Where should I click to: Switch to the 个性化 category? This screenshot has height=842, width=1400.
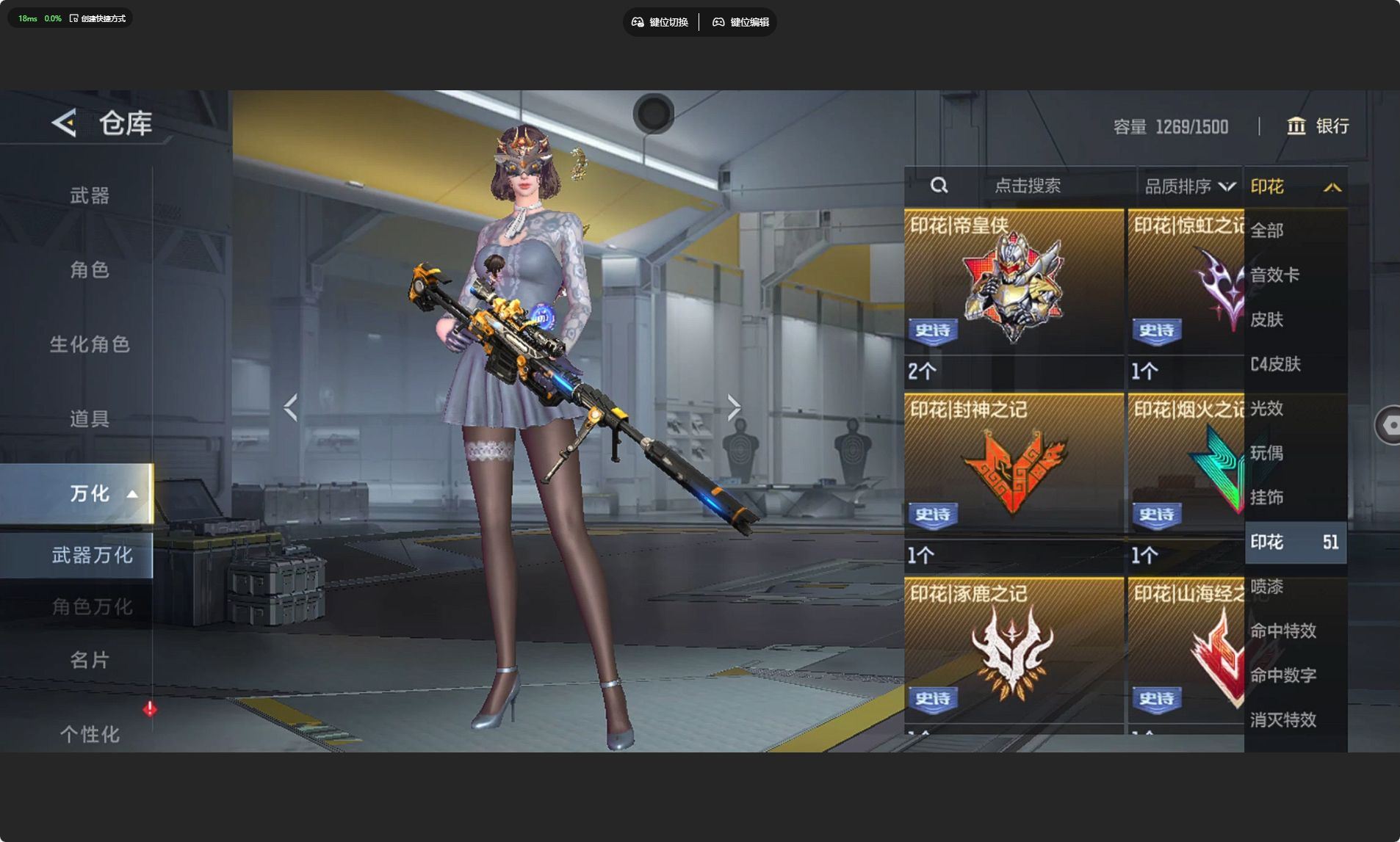[90, 733]
